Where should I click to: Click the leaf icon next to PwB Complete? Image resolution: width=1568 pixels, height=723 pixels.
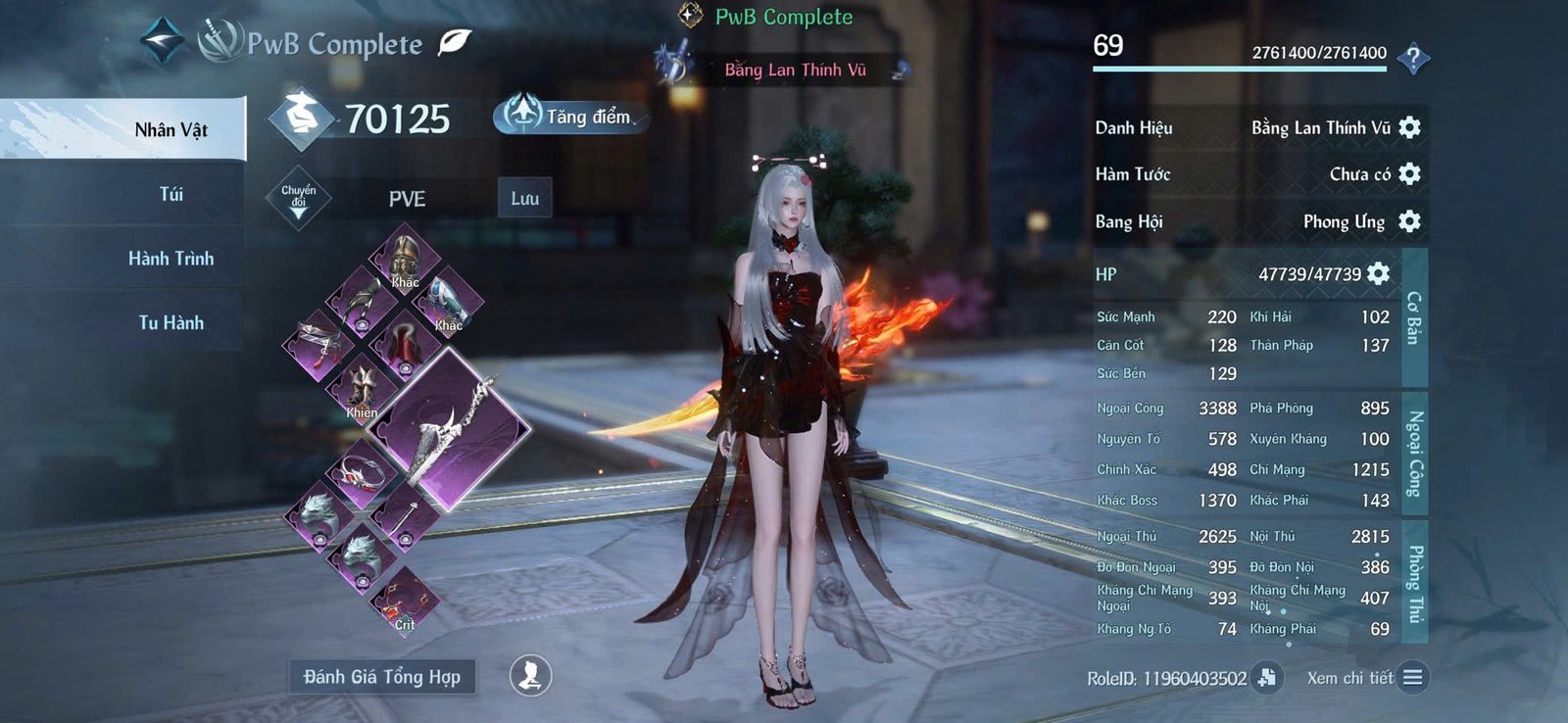click(x=450, y=44)
